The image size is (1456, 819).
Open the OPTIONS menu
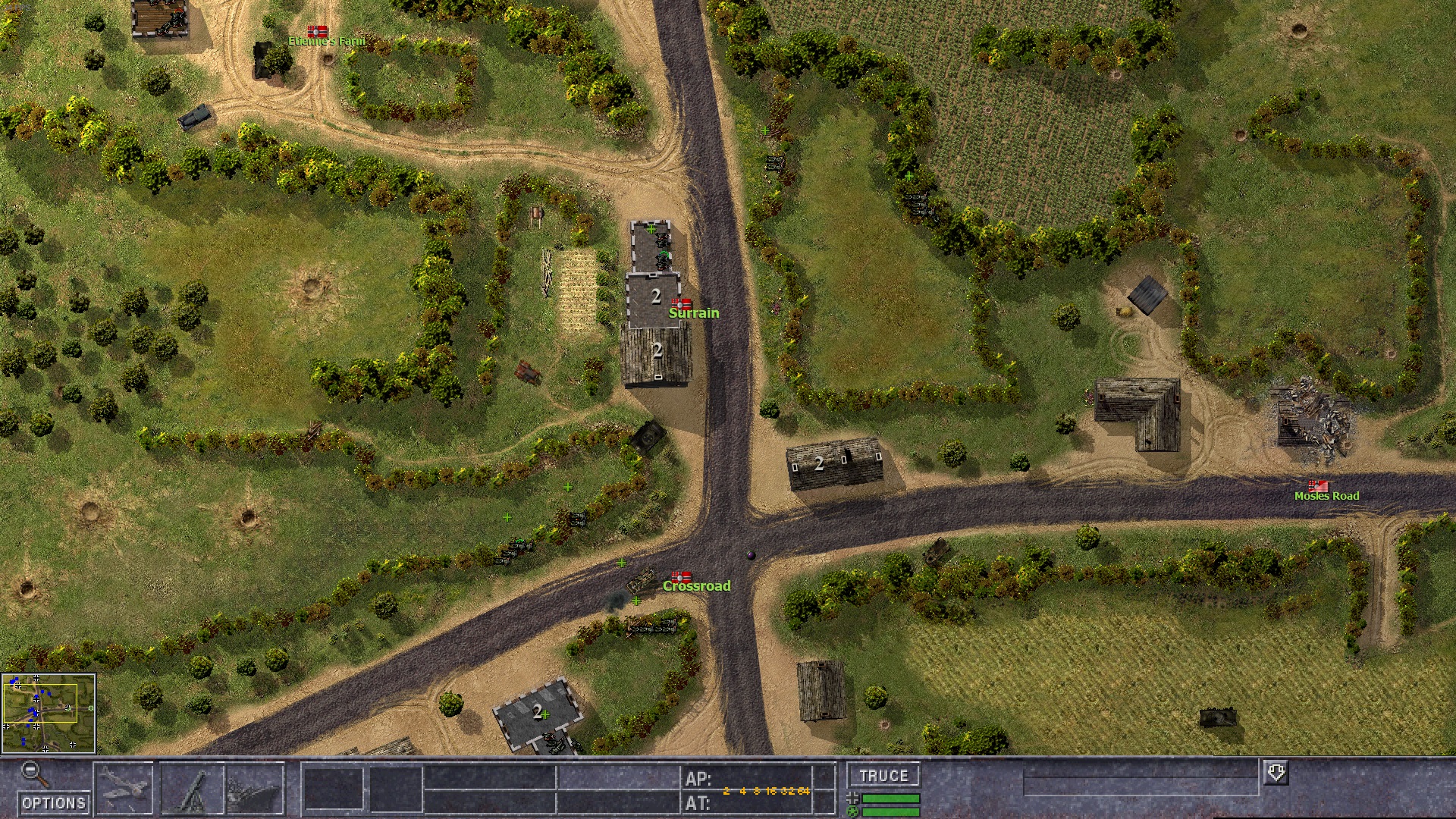[x=53, y=803]
